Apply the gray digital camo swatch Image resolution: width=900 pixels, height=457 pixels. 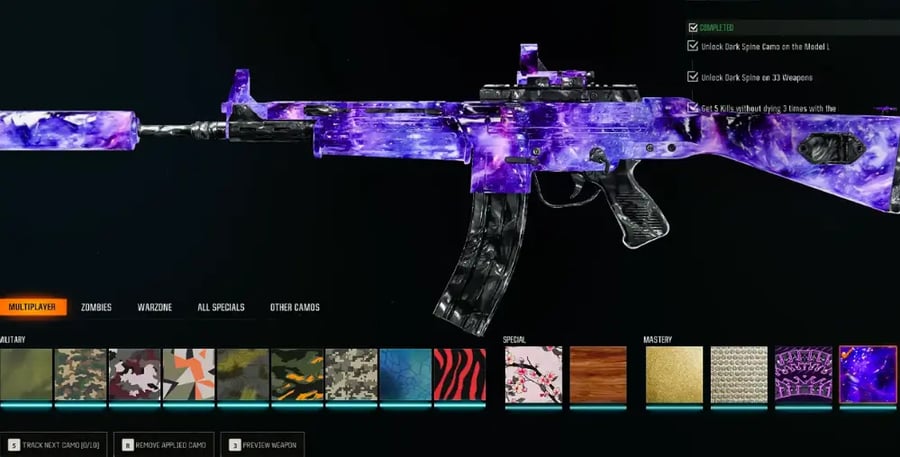tap(351, 375)
